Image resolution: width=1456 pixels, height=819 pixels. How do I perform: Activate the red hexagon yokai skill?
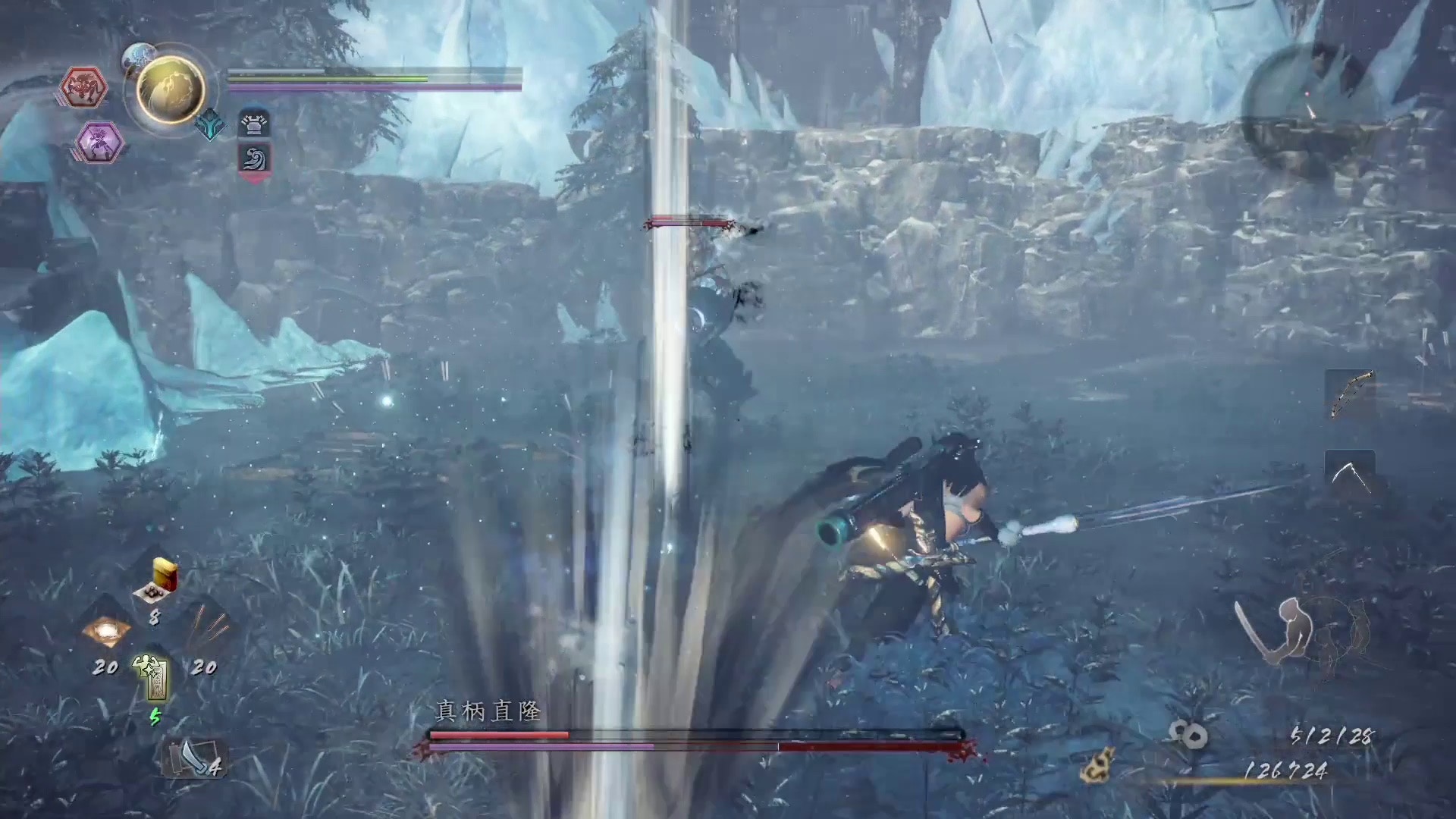[x=83, y=87]
